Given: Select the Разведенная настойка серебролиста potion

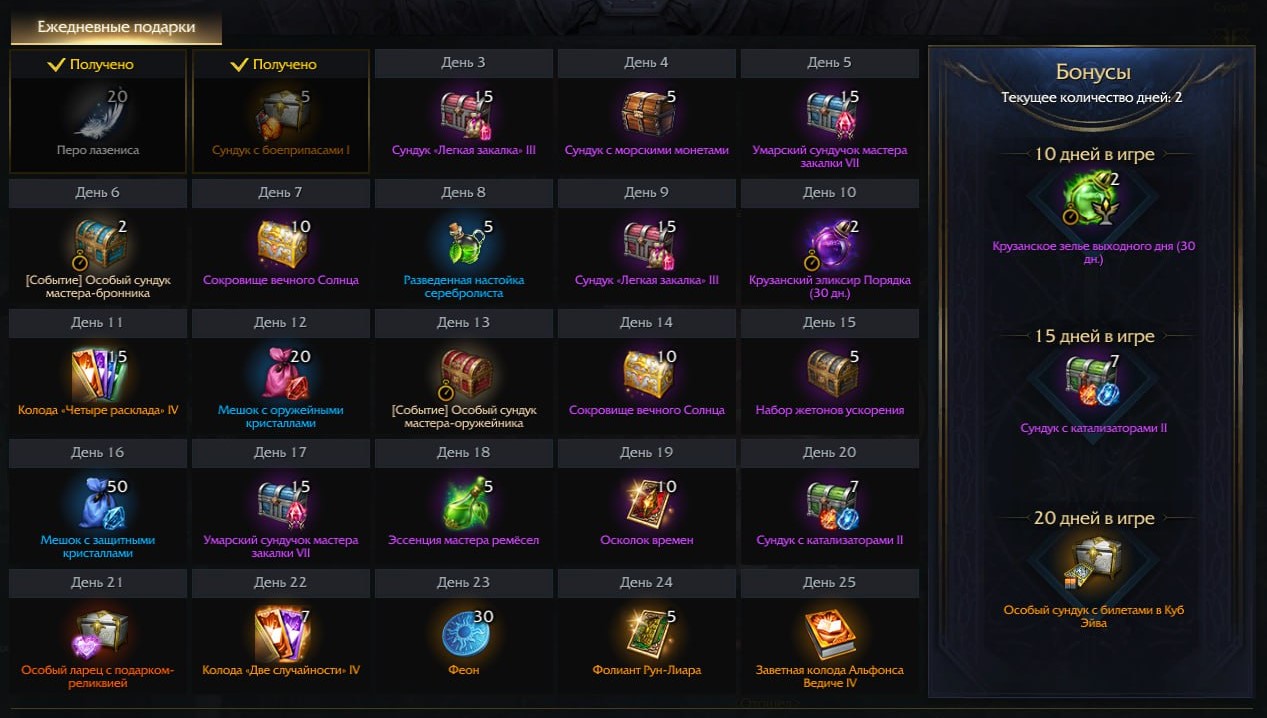Looking at the screenshot, I should 464,243.
